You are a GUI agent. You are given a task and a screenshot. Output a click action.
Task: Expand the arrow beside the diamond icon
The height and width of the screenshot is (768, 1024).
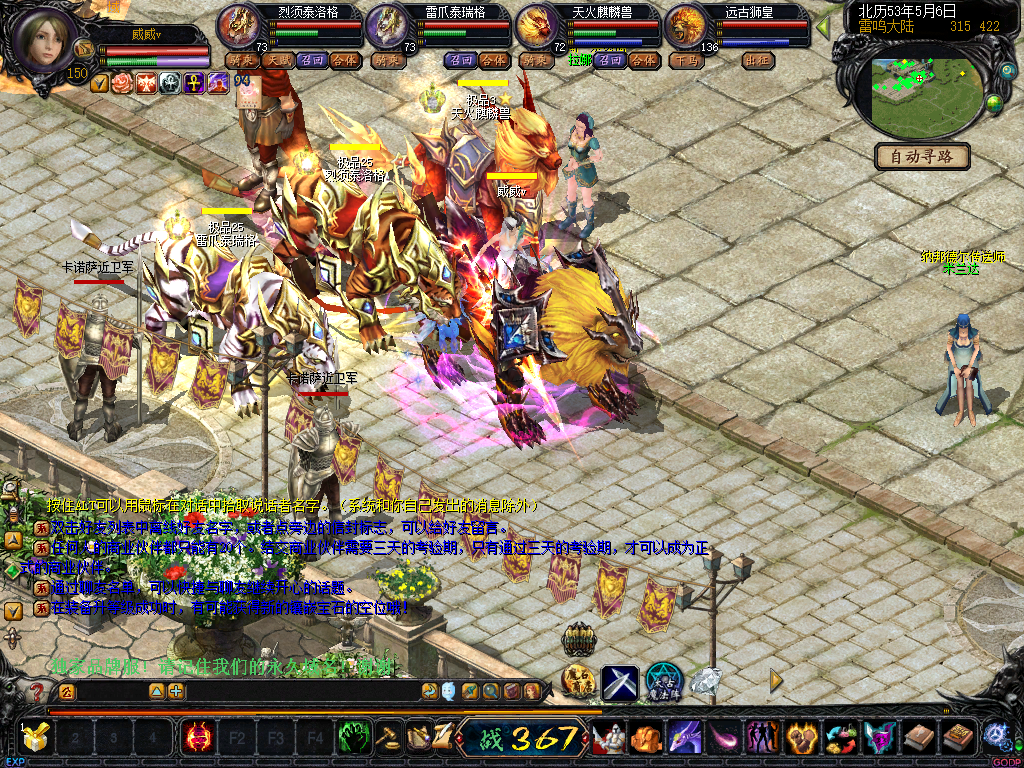pyautogui.click(x=777, y=680)
